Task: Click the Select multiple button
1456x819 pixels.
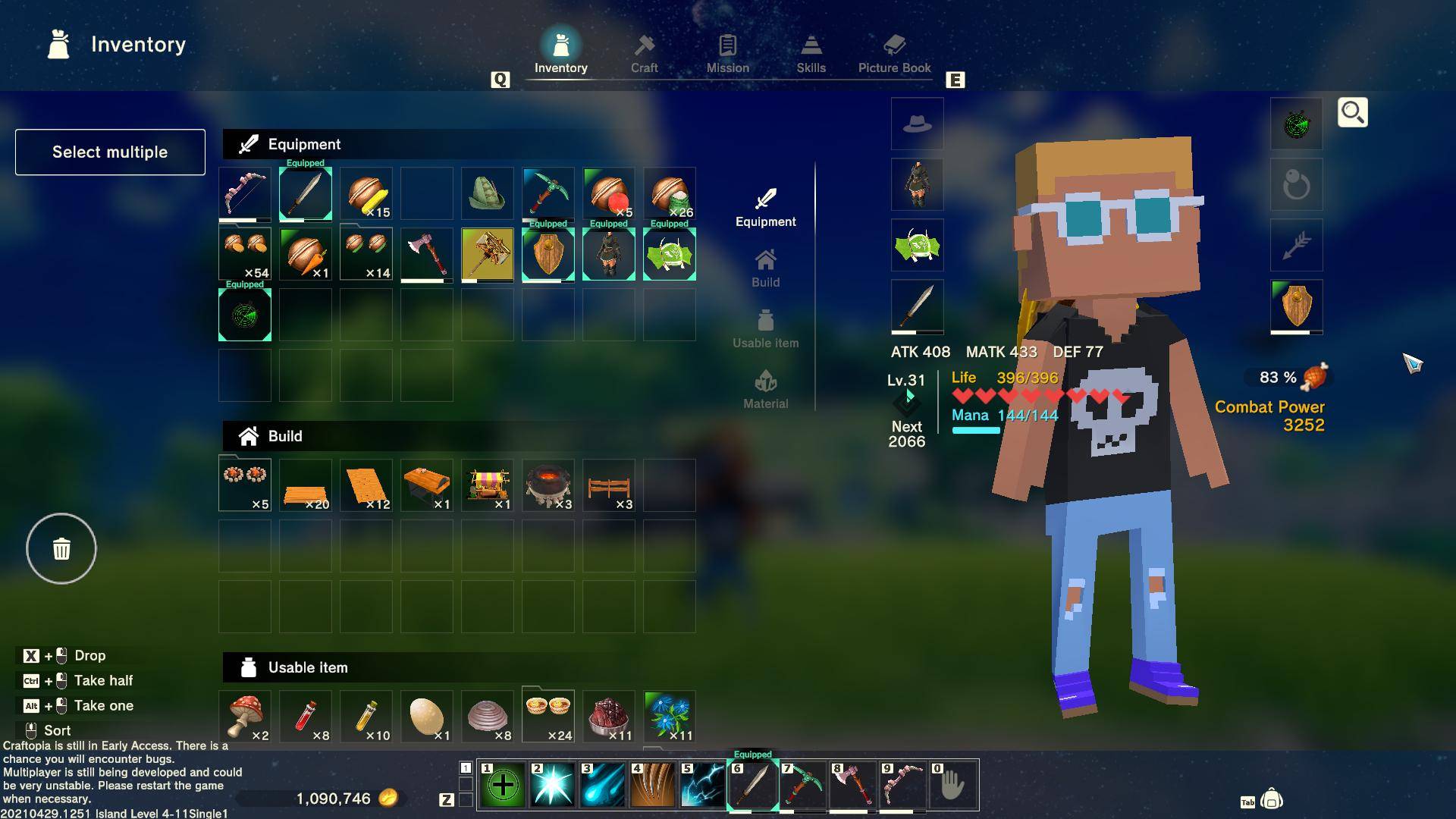Action: pyautogui.click(x=110, y=152)
